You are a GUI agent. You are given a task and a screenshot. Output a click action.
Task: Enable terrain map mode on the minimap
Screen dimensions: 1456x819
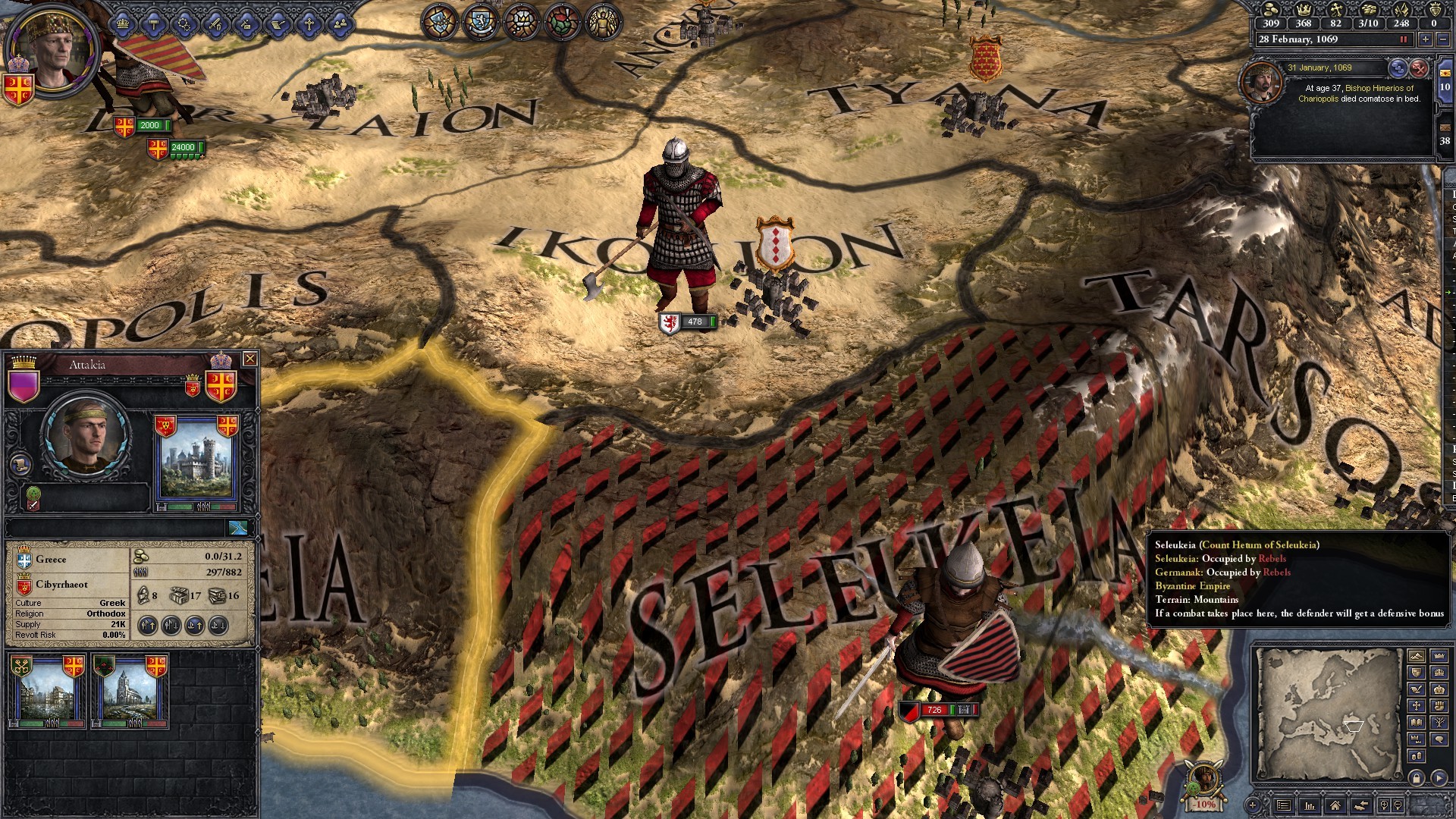tap(1416, 656)
